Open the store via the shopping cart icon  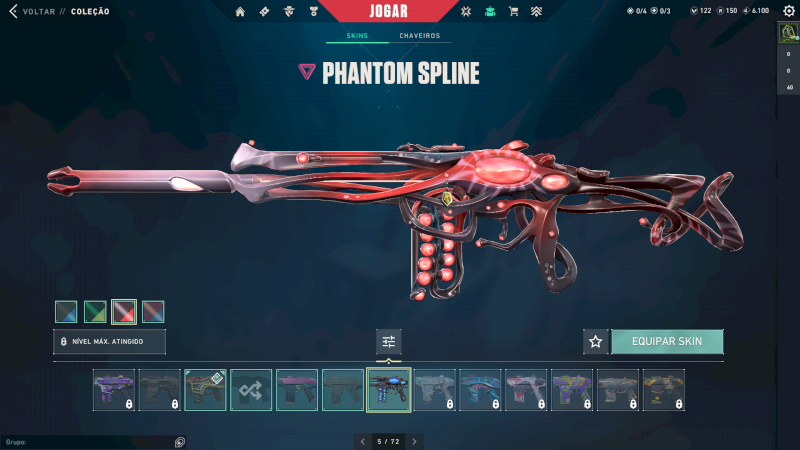click(x=513, y=12)
